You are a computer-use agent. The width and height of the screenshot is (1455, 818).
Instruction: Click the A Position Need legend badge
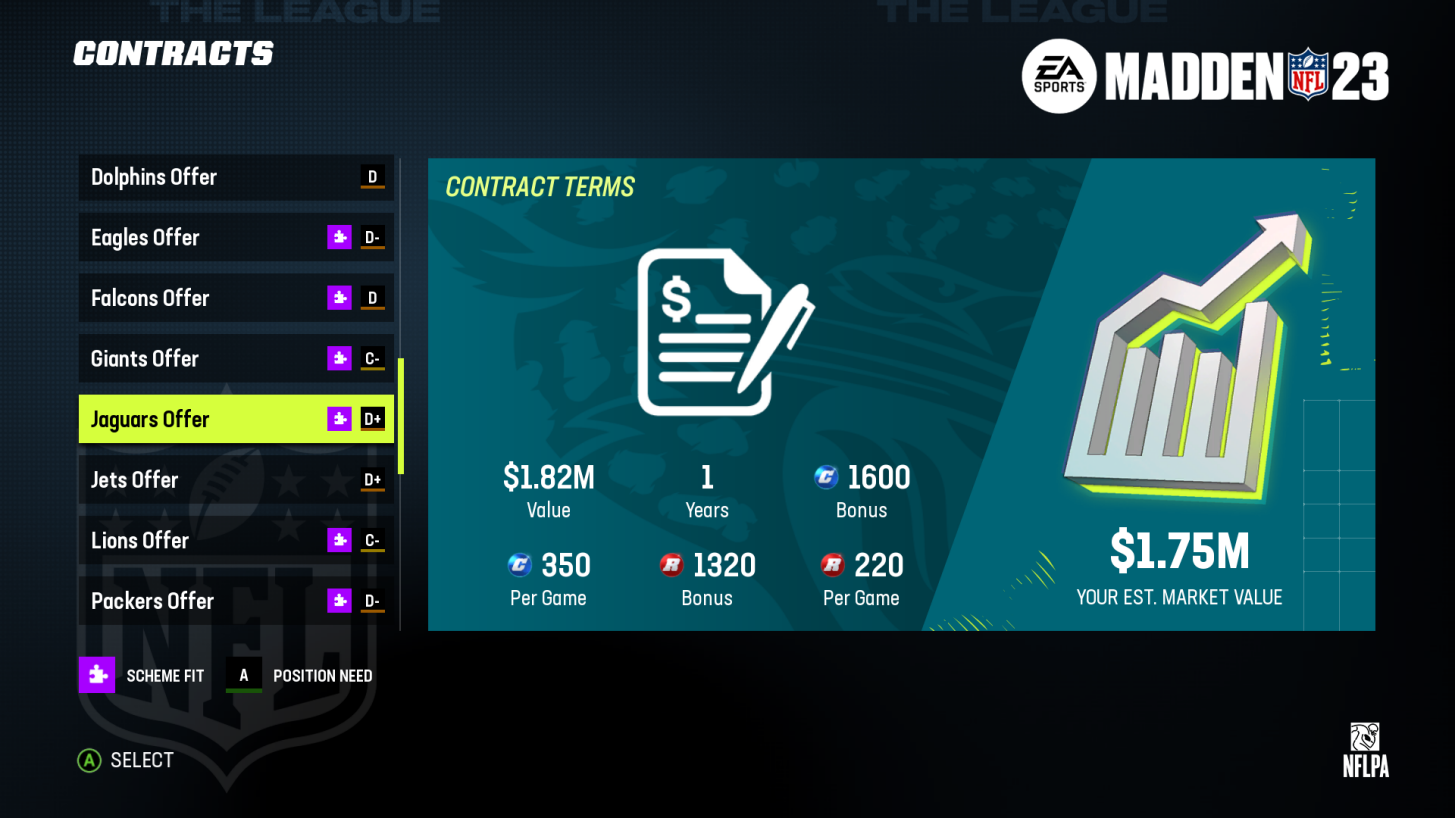(243, 675)
